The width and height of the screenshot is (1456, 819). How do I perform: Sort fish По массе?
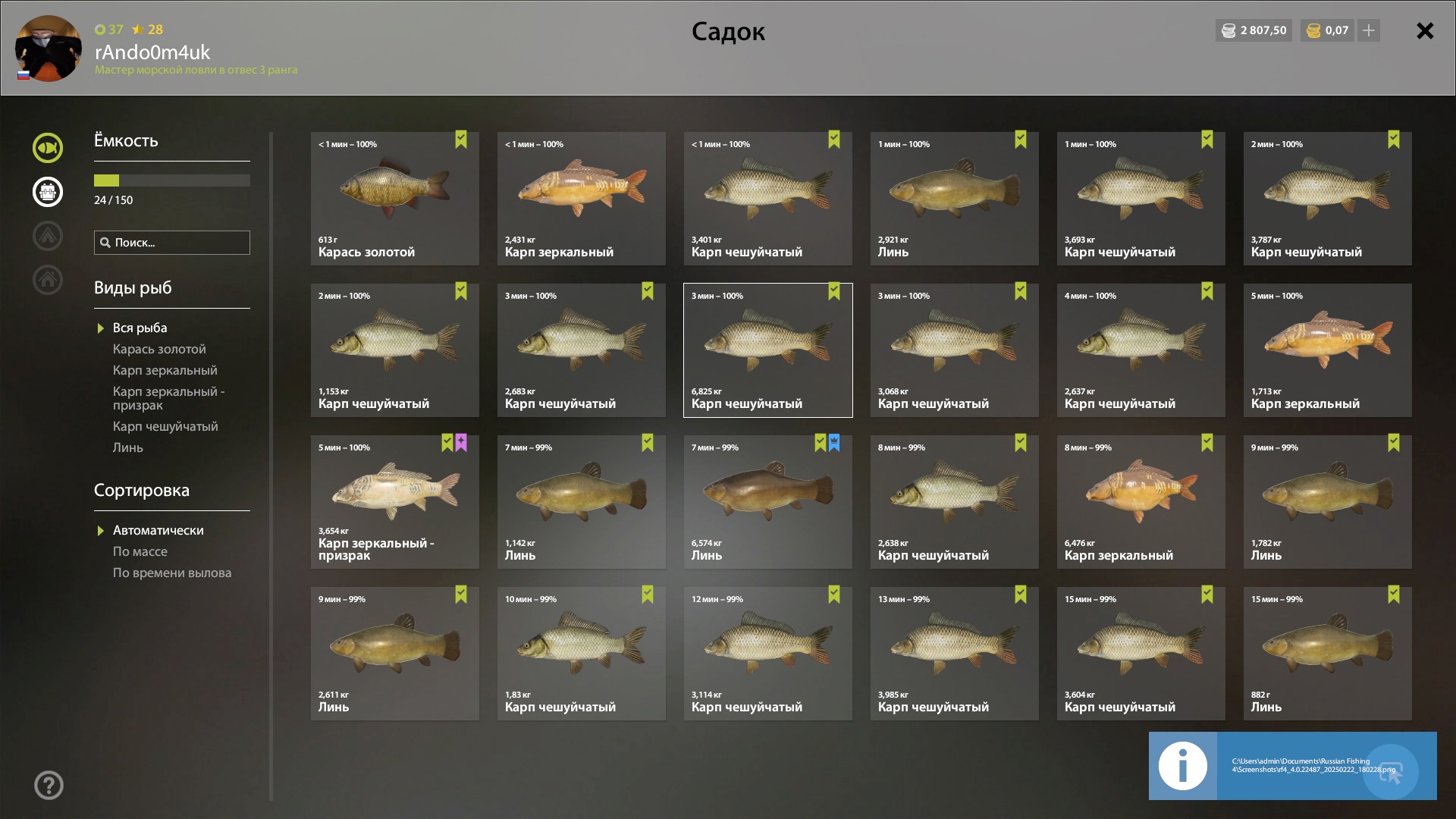tap(140, 551)
